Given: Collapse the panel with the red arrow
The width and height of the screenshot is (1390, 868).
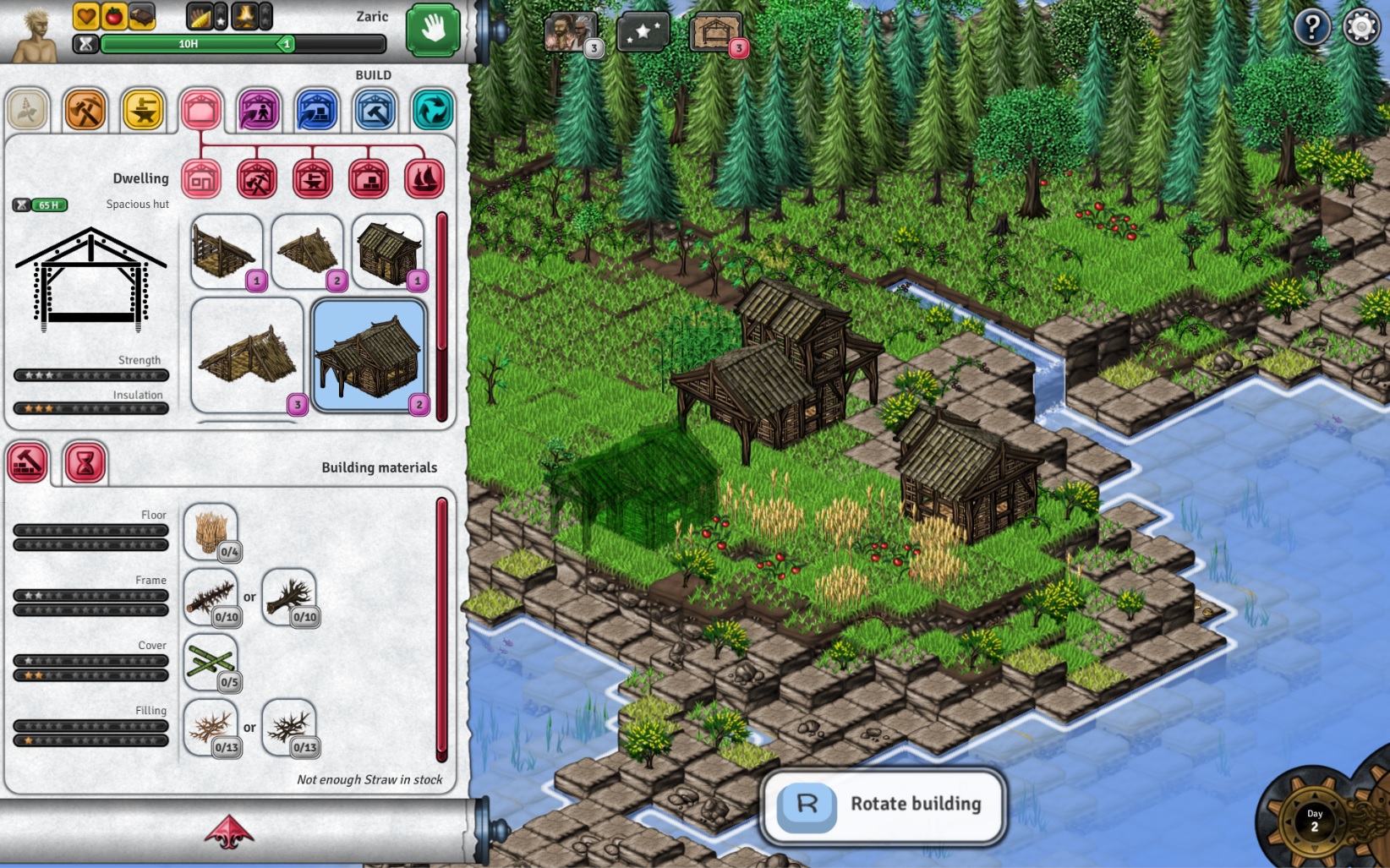Looking at the screenshot, I should pos(228,832).
